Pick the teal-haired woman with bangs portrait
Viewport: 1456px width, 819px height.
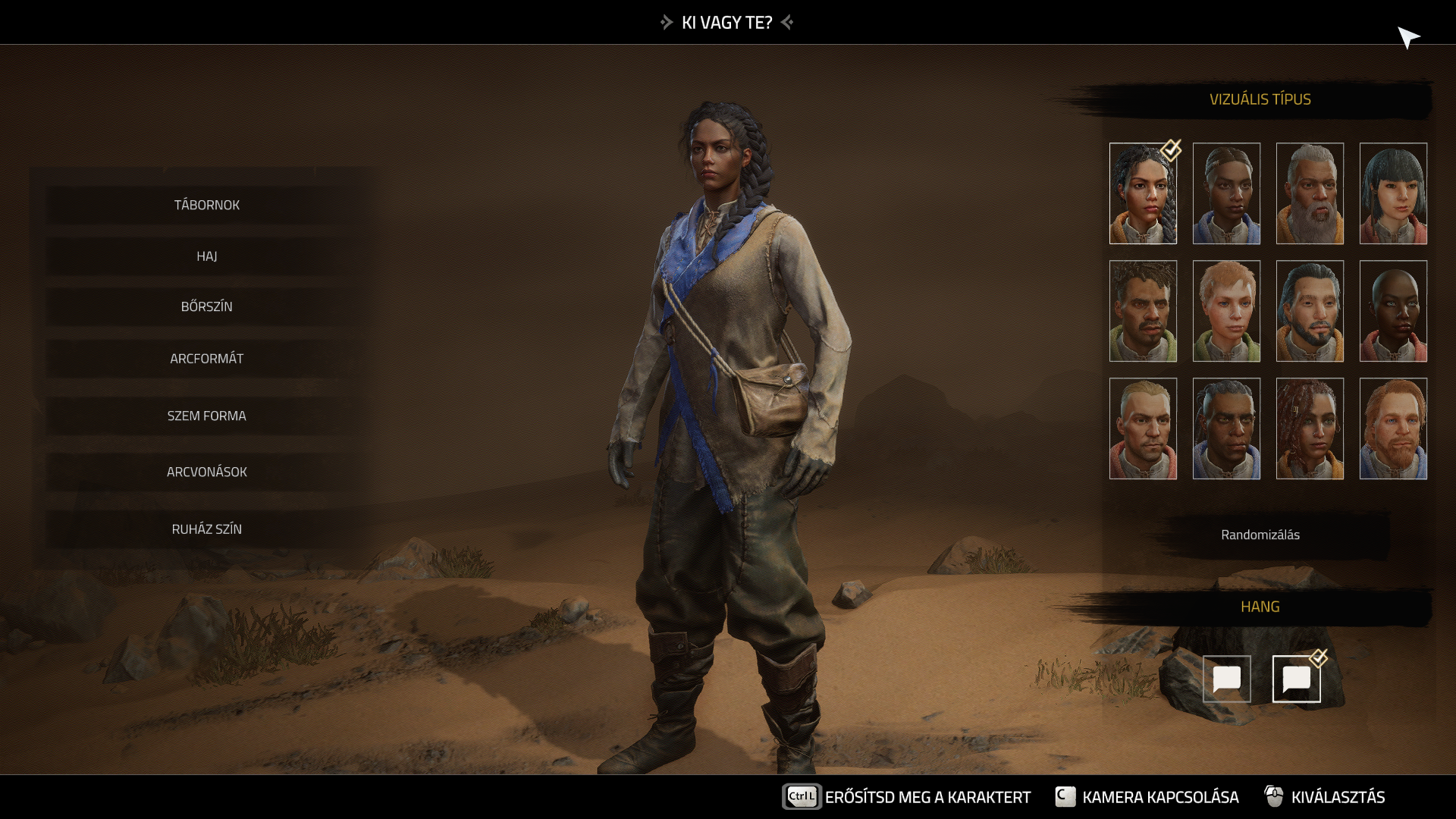(x=1393, y=193)
